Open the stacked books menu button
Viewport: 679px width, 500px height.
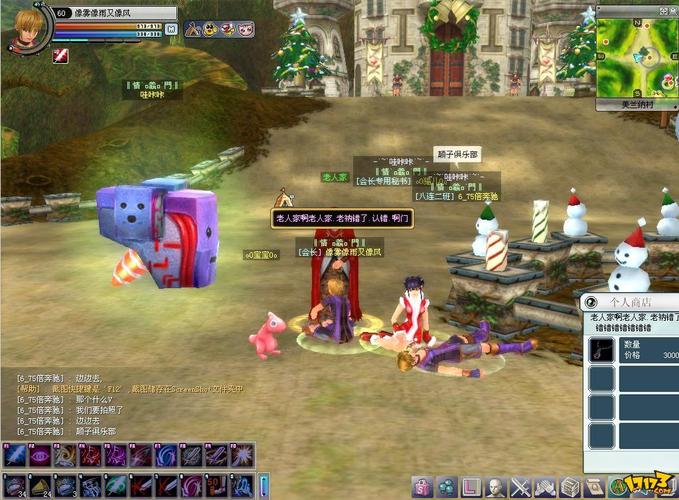569,487
